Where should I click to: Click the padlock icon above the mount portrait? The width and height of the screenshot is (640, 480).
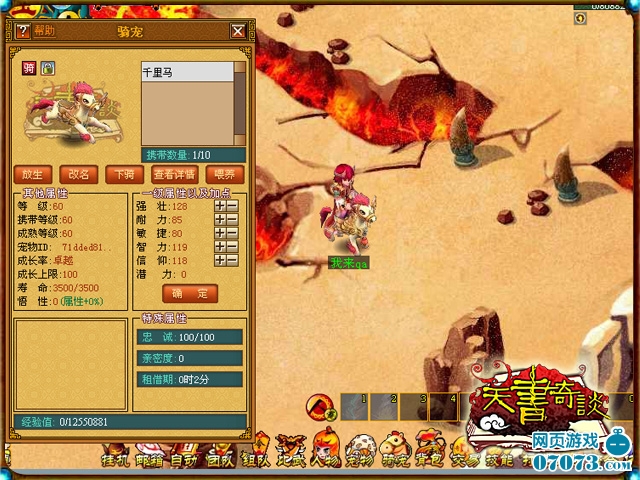click(48, 68)
